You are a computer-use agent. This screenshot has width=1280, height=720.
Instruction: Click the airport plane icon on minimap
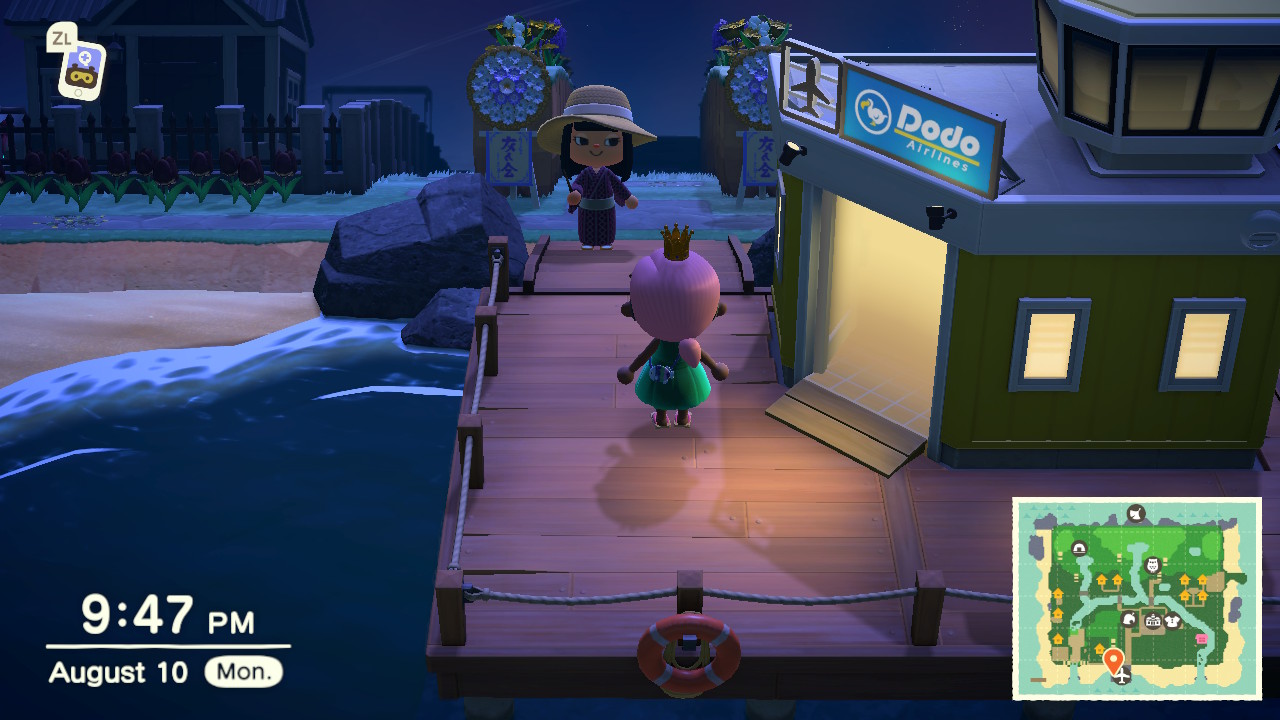pyautogui.click(x=1123, y=678)
